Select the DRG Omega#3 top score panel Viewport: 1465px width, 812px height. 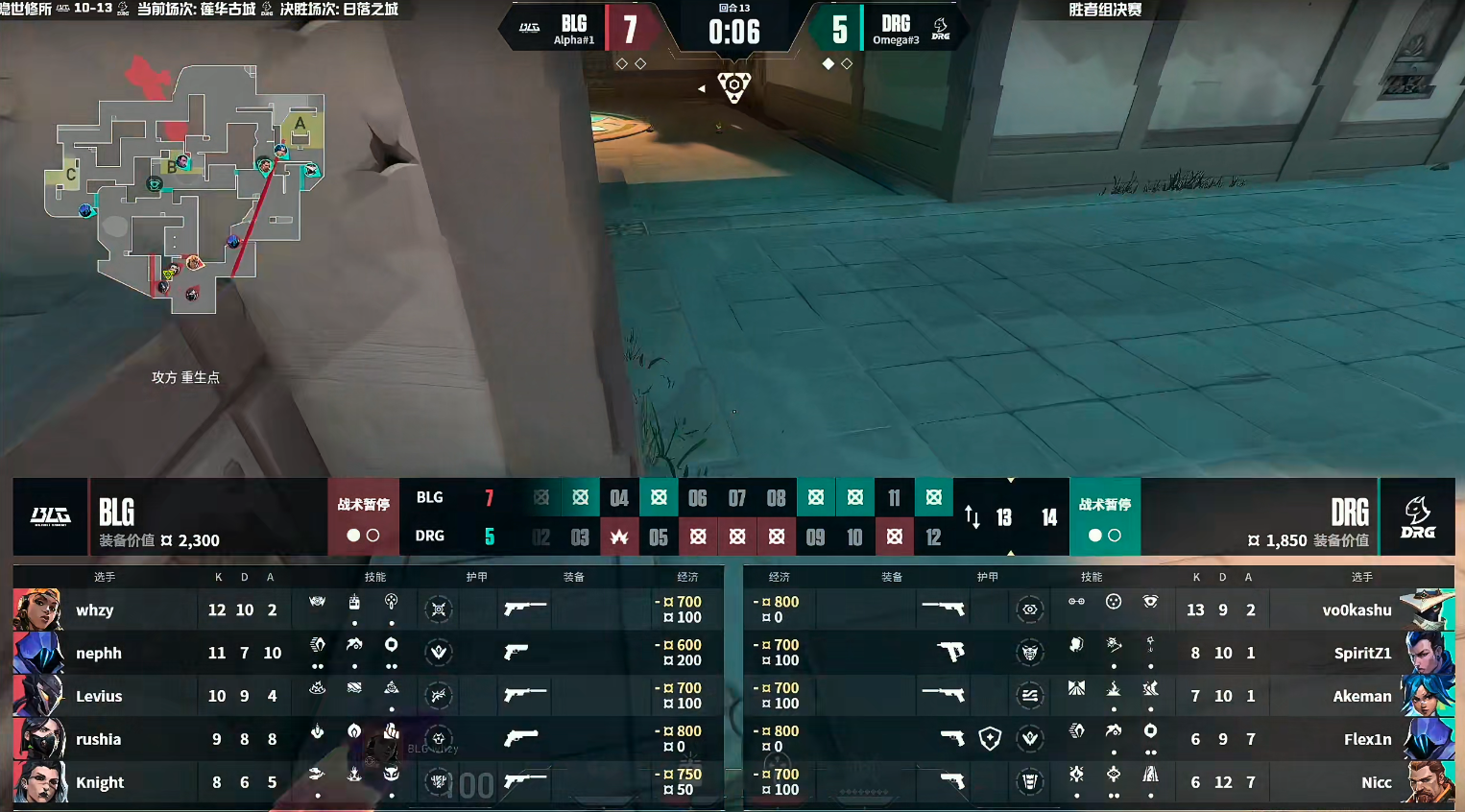click(893, 30)
